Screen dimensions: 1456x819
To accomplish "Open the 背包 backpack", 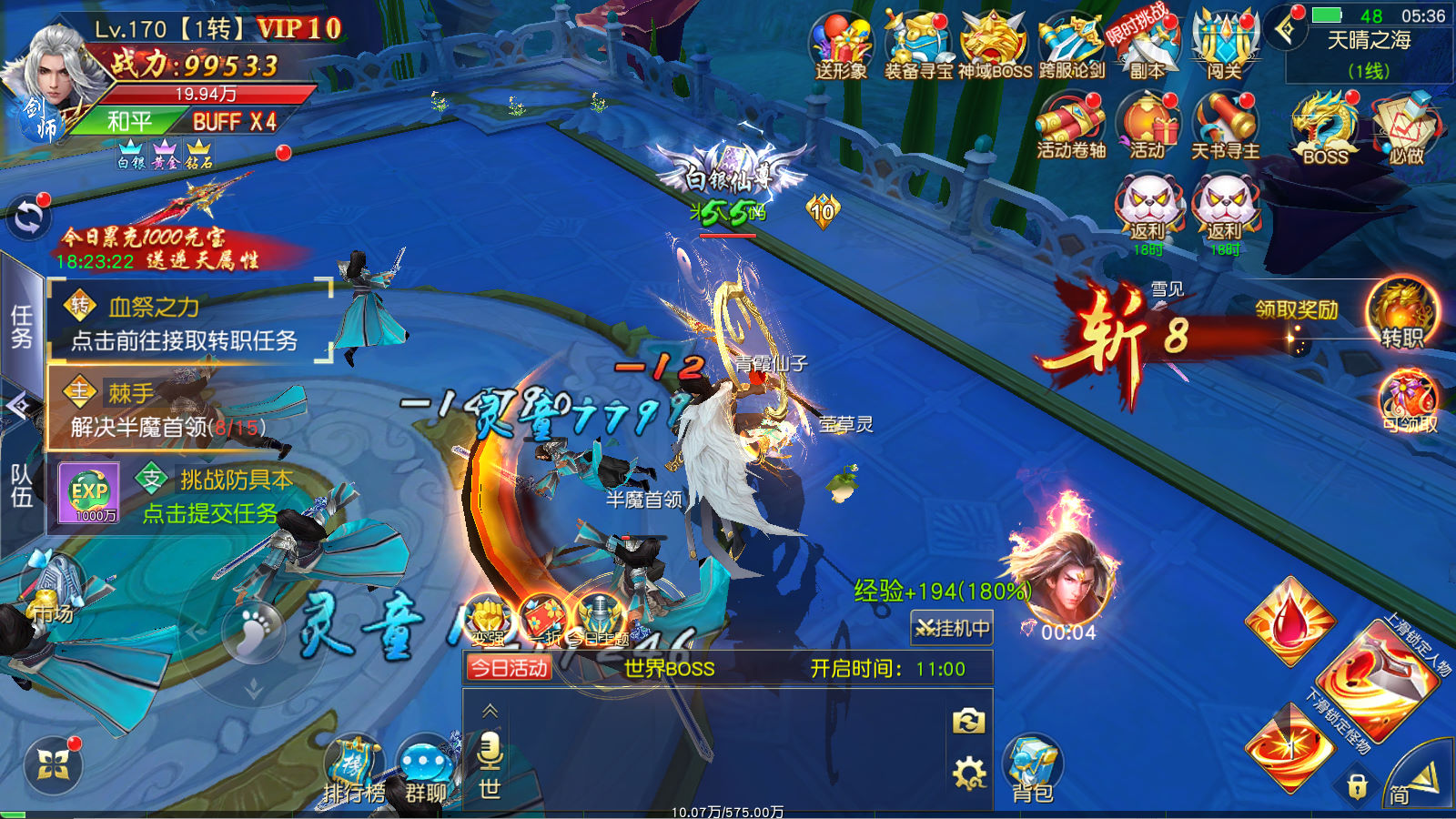I will (1033, 769).
